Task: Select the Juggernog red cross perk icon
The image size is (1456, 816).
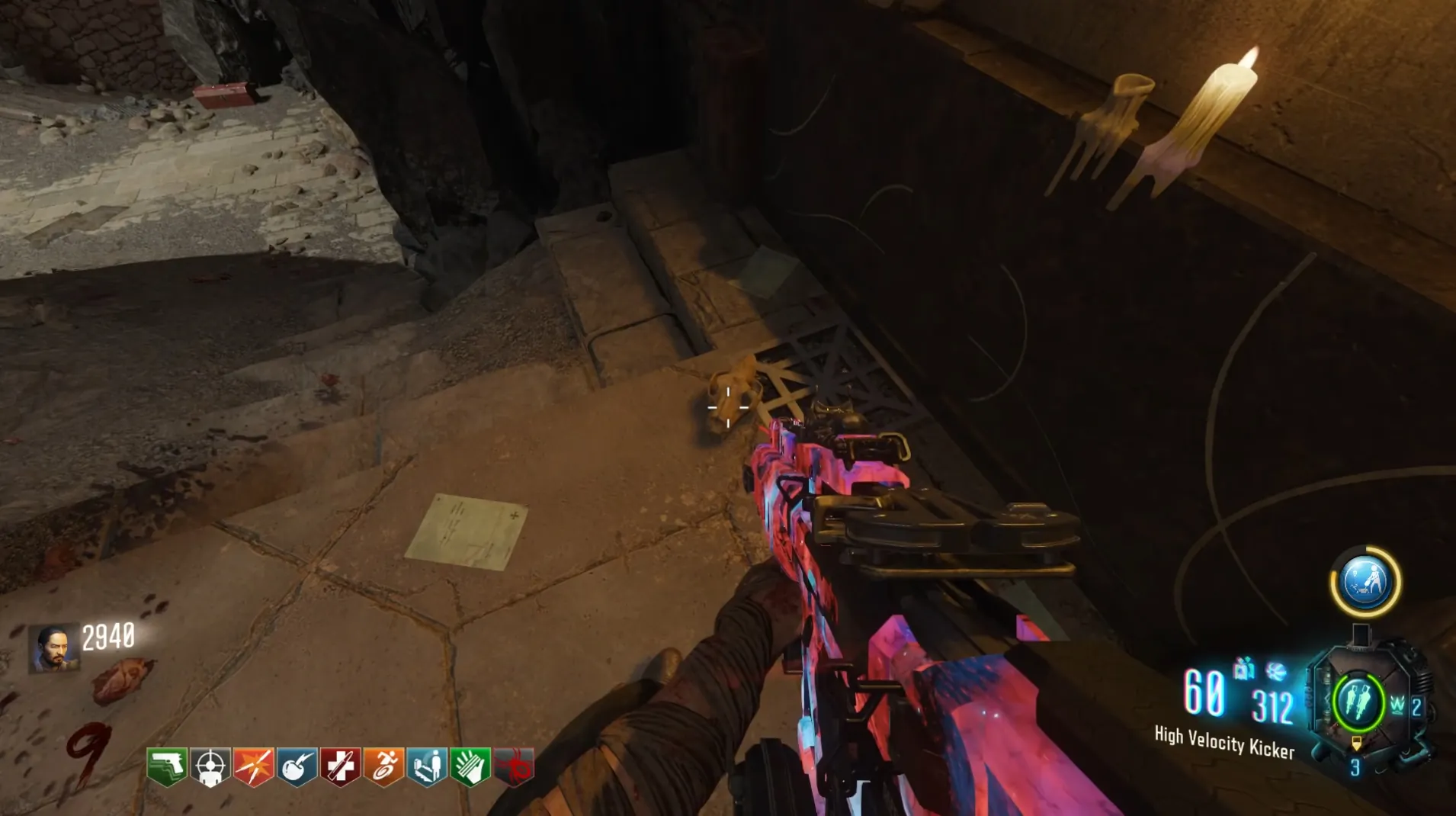Action: click(x=341, y=766)
